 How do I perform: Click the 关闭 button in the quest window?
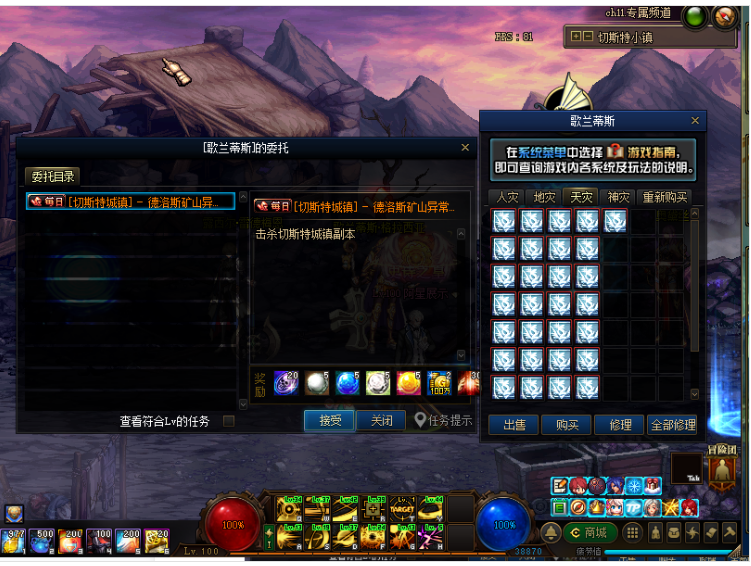point(381,421)
